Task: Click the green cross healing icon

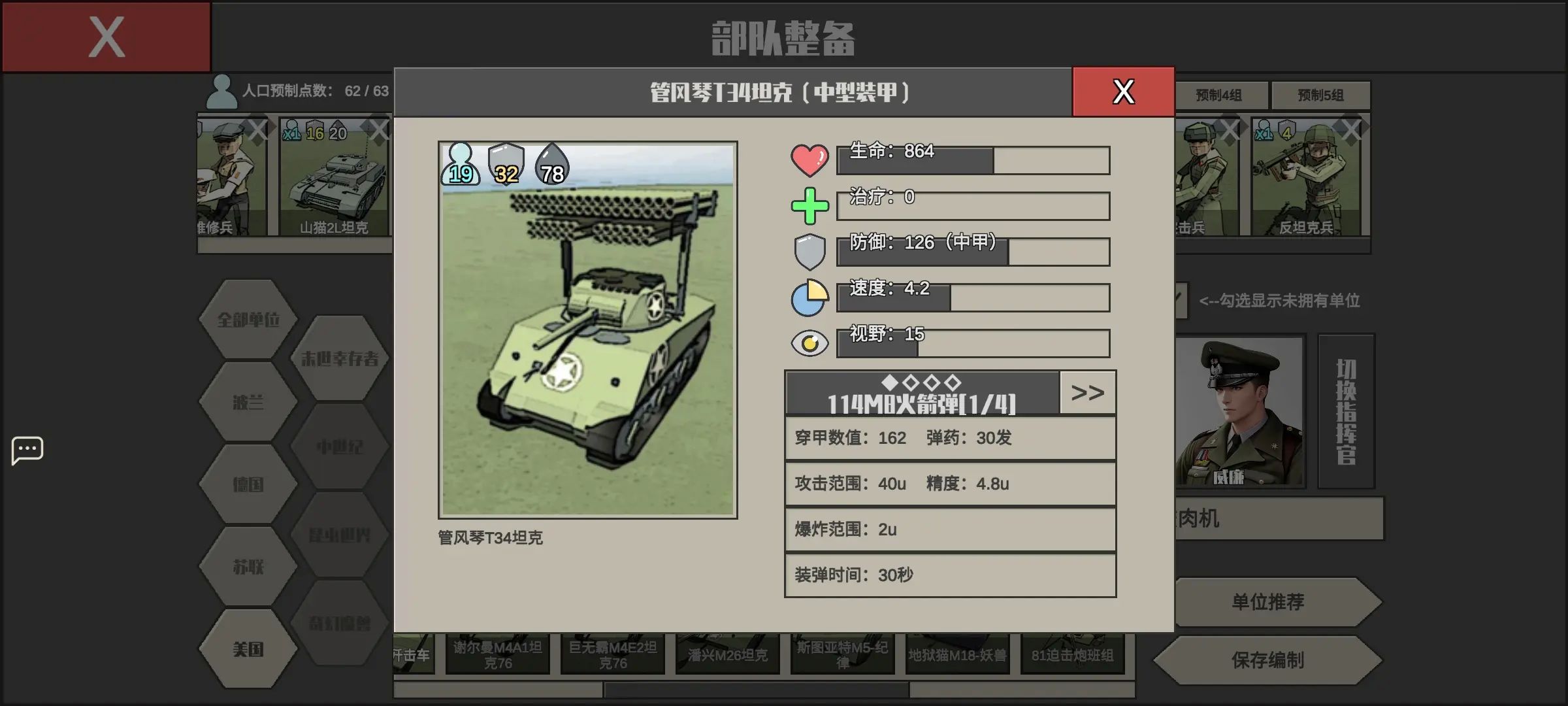Action: [810, 205]
